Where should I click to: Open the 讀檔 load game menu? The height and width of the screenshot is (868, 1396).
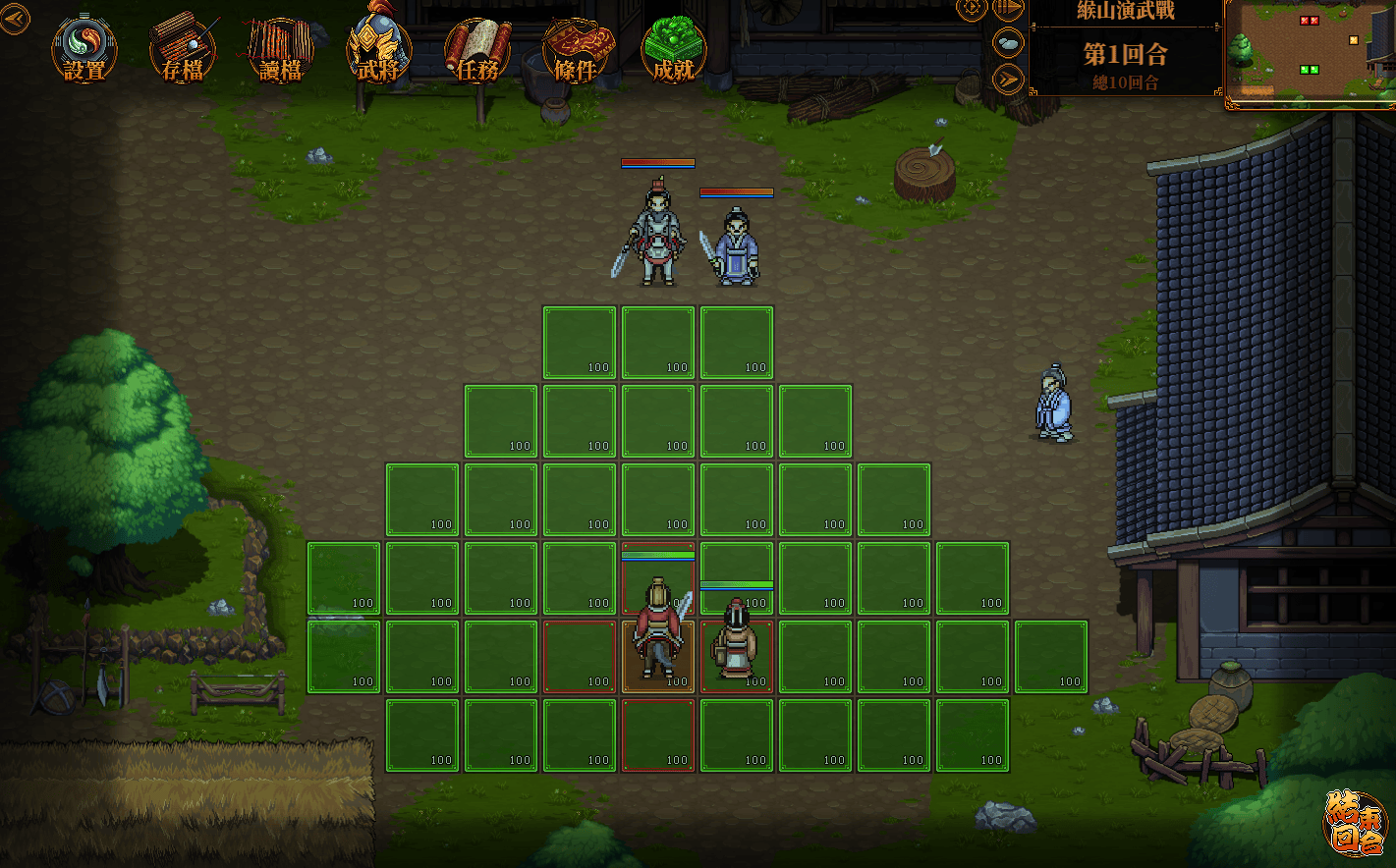[x=281, y=51]
